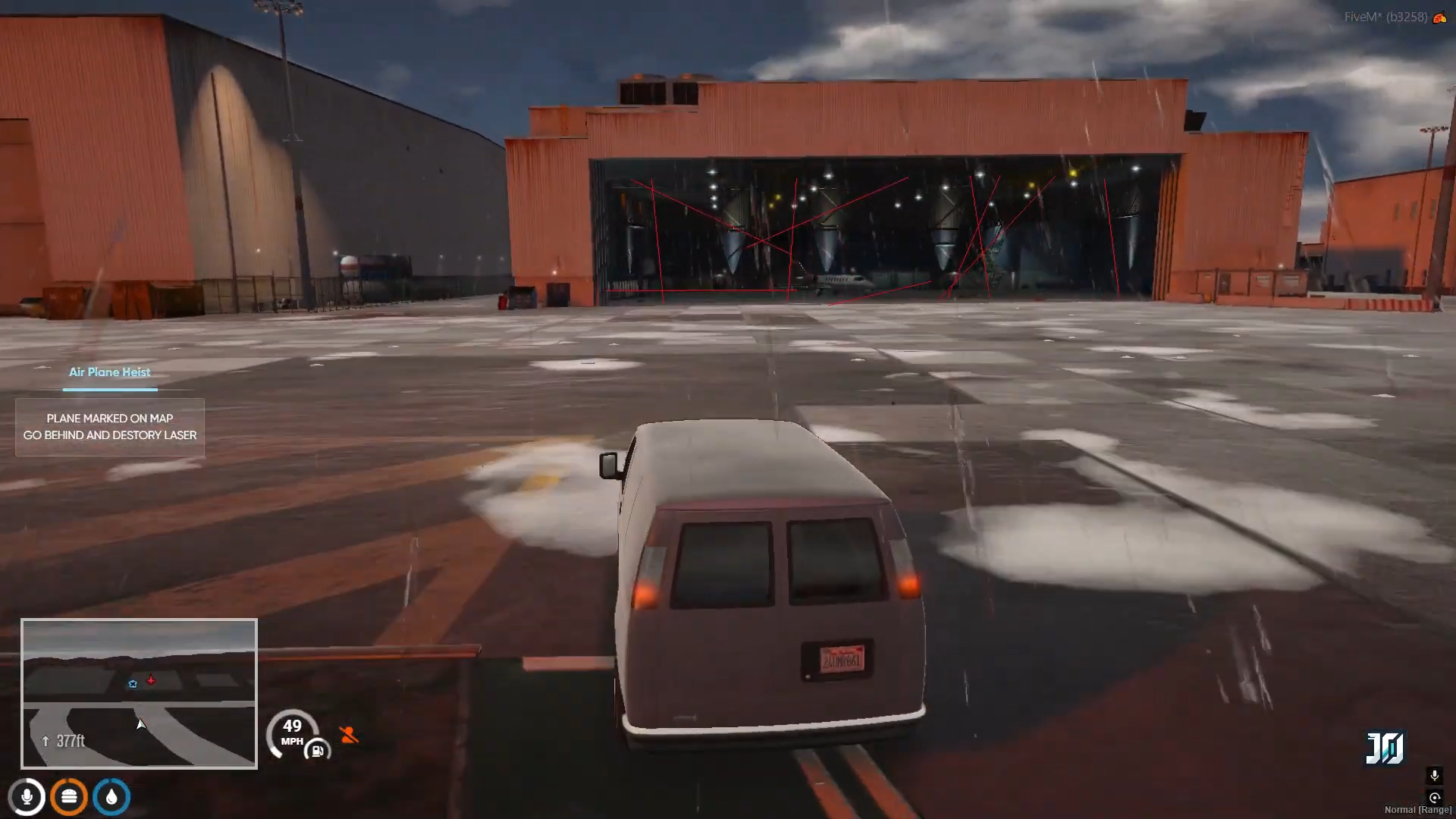The image size is (1456, 819).
Task: Select the red plane marker on minimap
Action: 151,680
